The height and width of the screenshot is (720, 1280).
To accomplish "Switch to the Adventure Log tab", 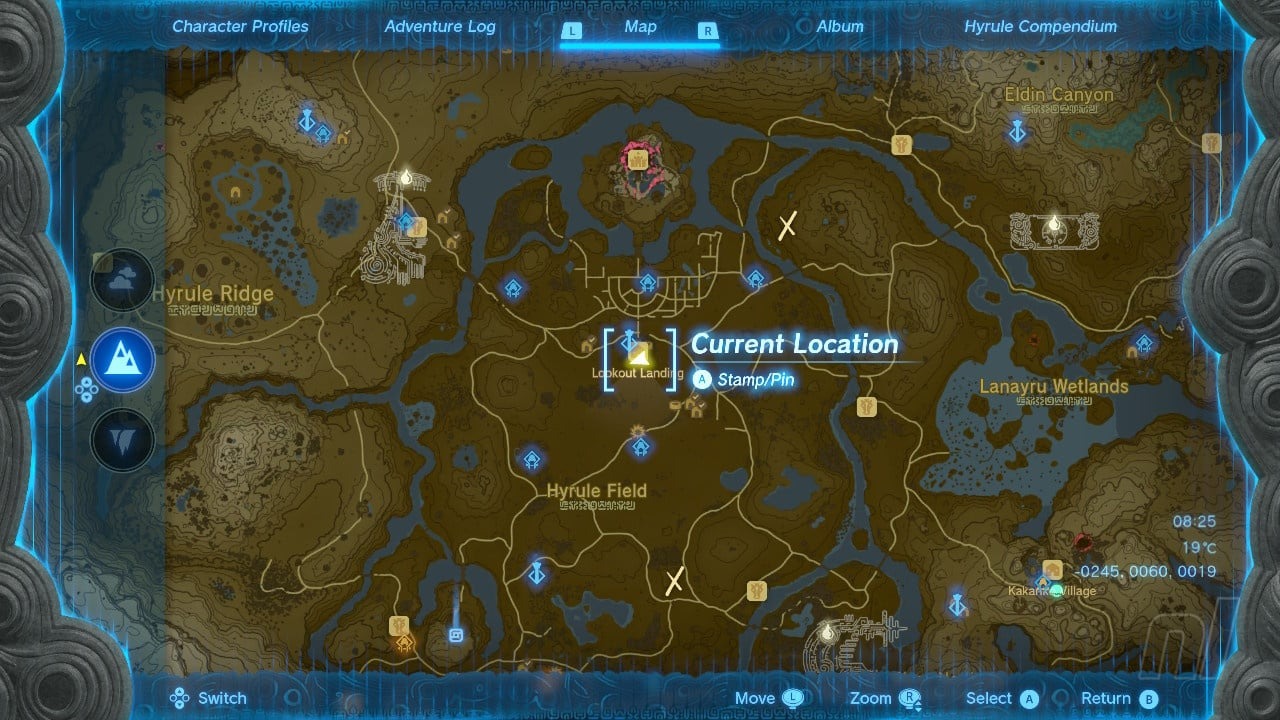I will point(440,27).
